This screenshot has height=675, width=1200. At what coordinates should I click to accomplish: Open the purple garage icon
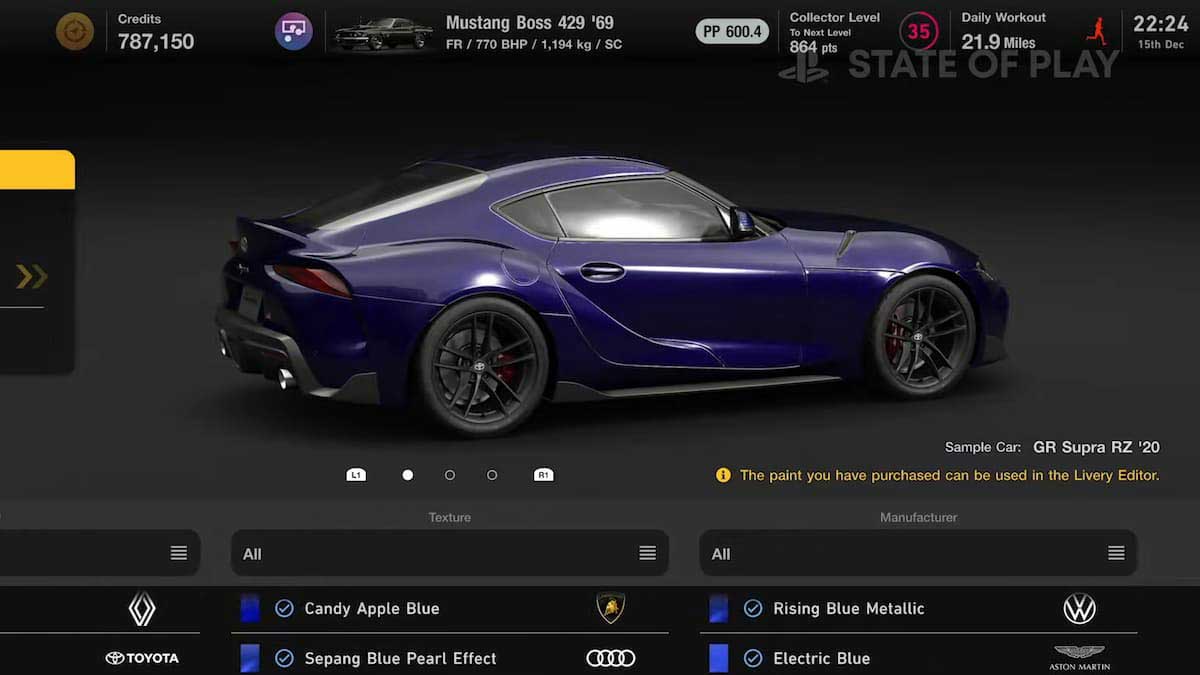click(294, 32)
